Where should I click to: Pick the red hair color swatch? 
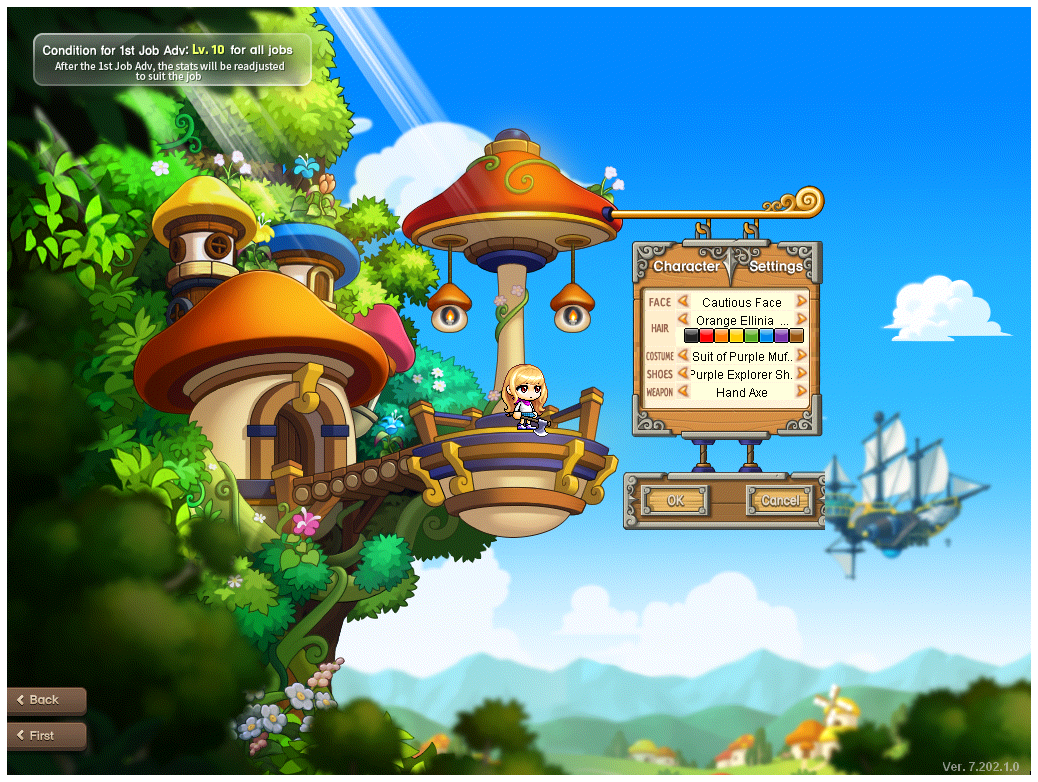(706, 336)
